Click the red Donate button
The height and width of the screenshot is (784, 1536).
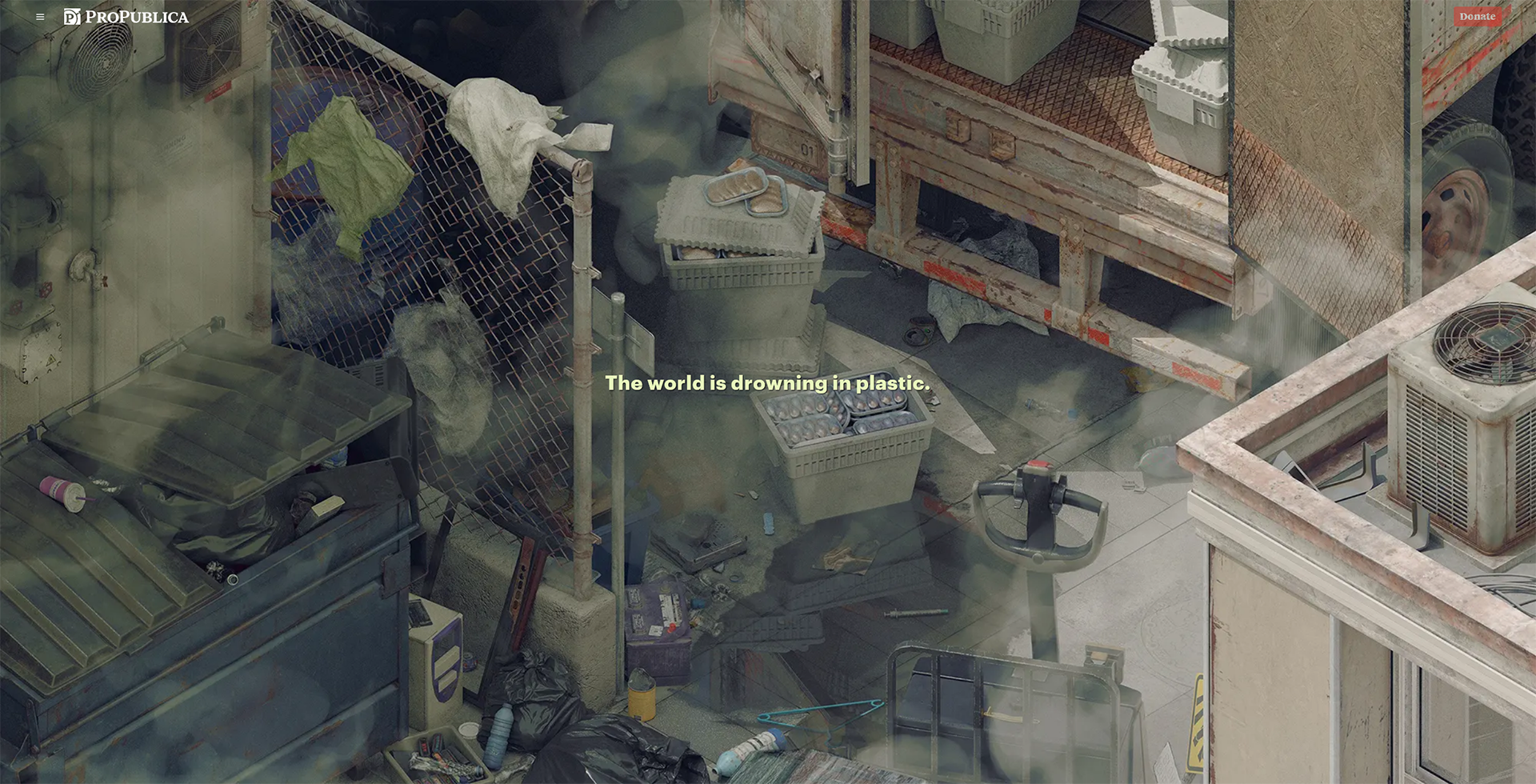[x=1477, y=17]
